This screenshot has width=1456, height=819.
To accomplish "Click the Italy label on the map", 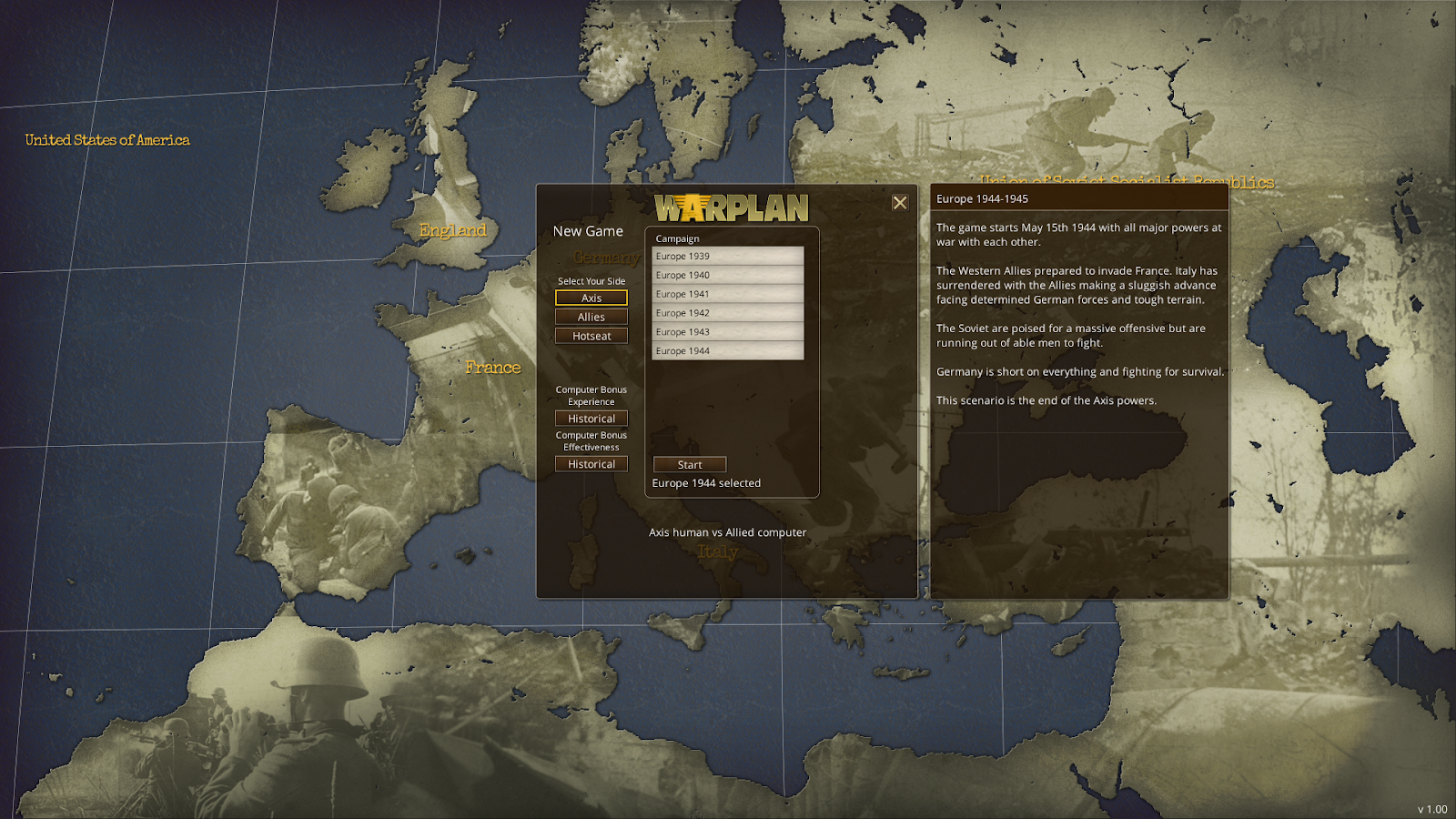I will (x=718, y=553).
